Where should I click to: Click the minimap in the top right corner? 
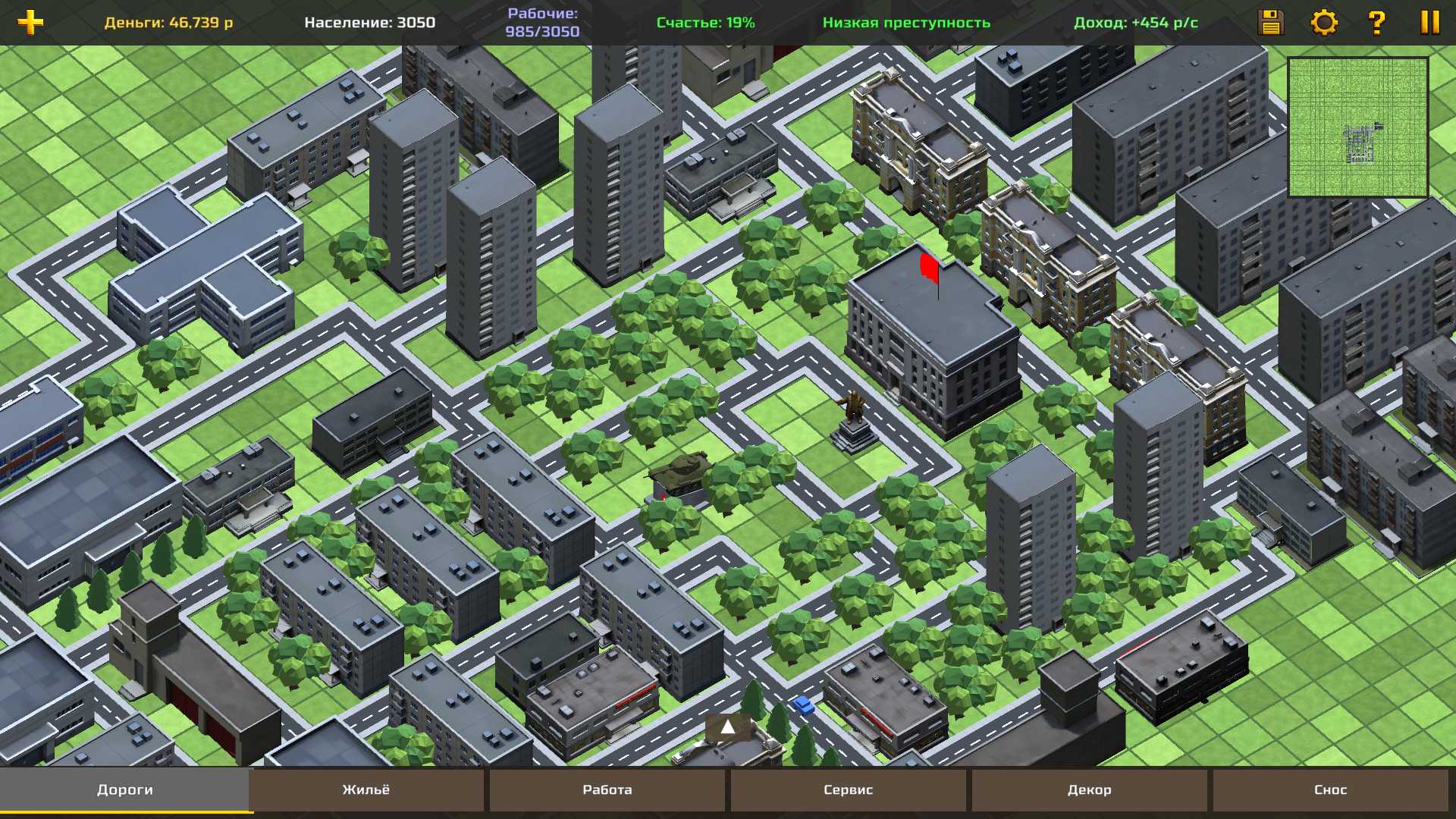tap(1361, 127)
